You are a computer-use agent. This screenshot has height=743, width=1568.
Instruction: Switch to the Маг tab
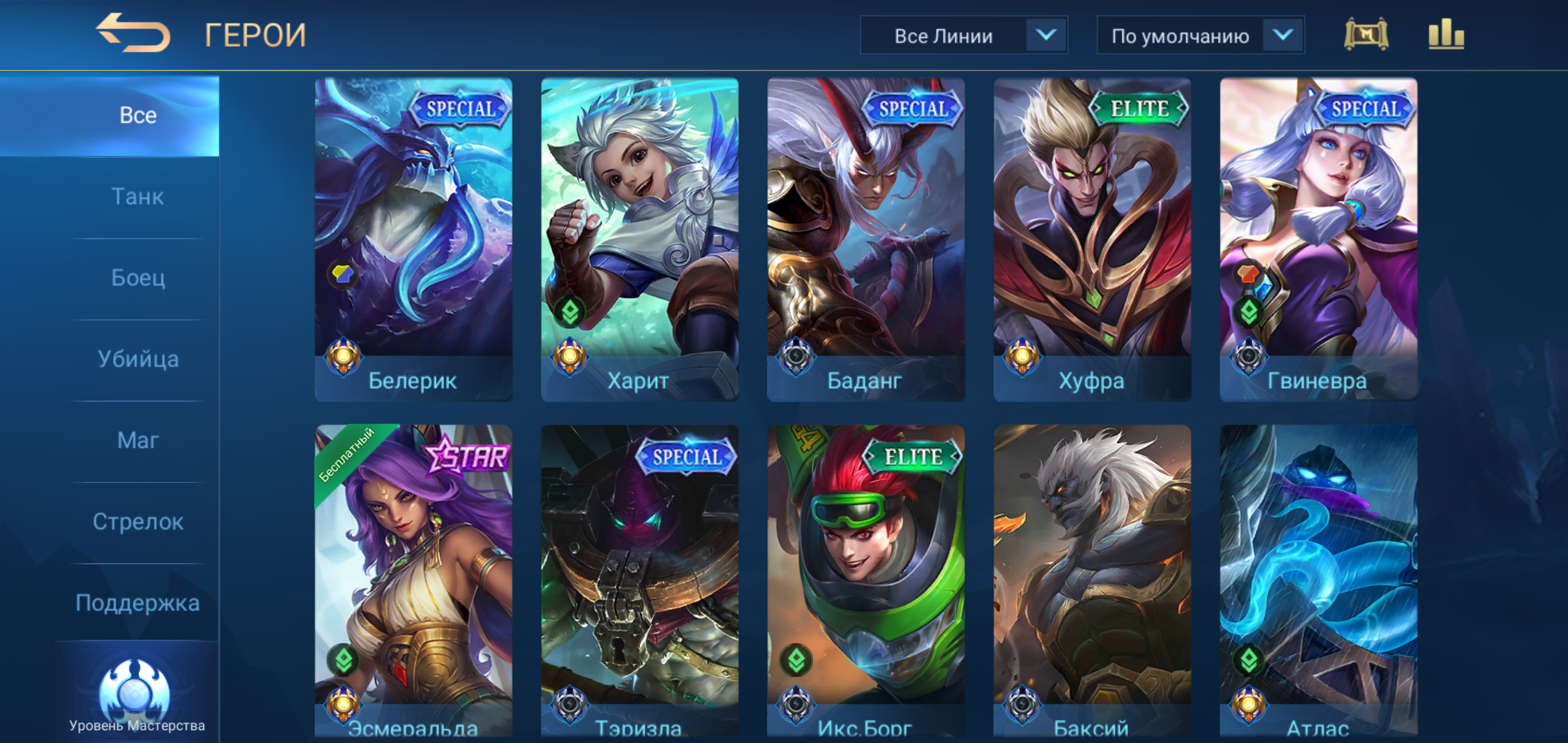[x=138, y=440]
